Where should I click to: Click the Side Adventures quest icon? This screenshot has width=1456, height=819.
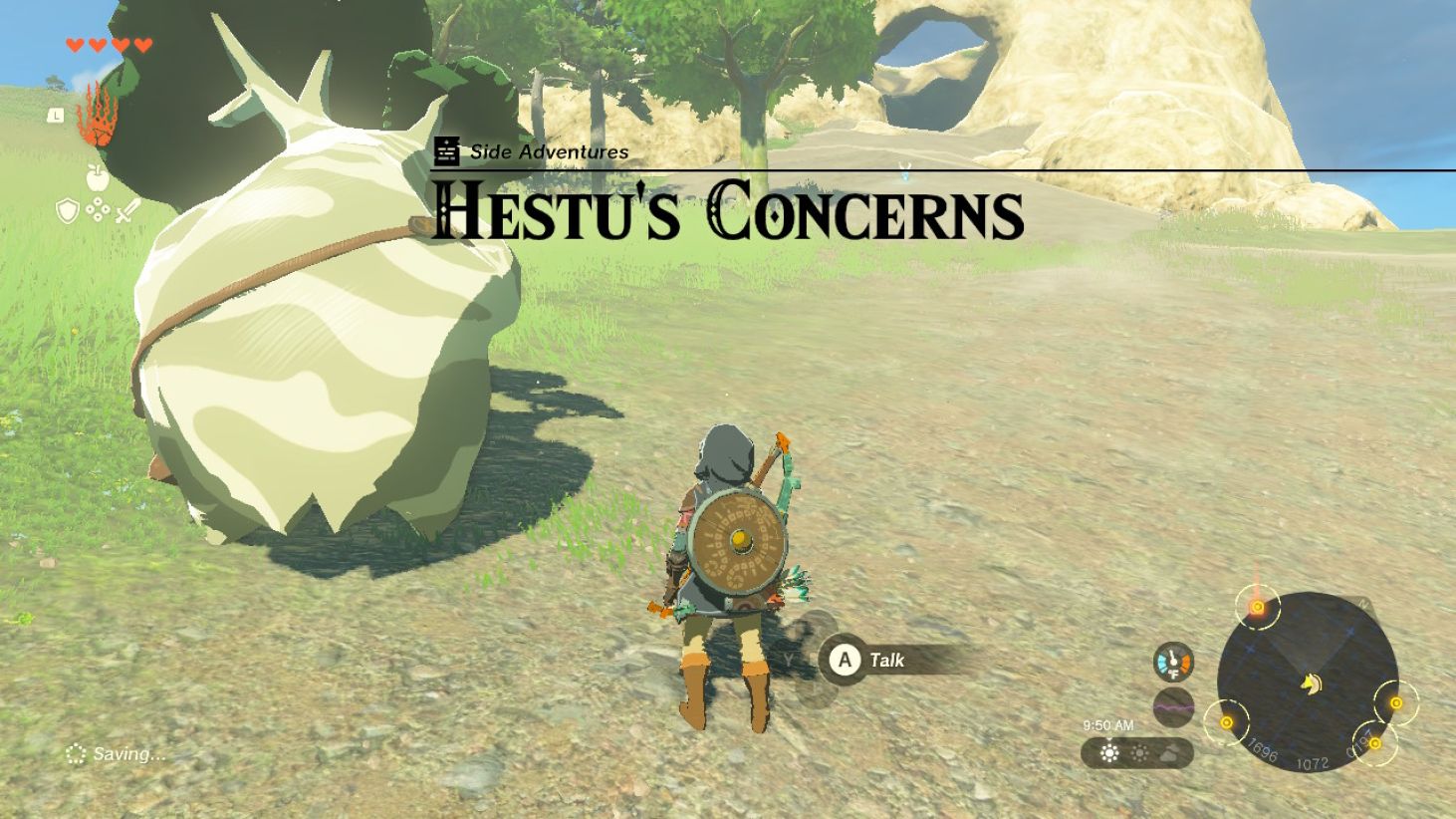pyautogui.click(x=445, y=150)
